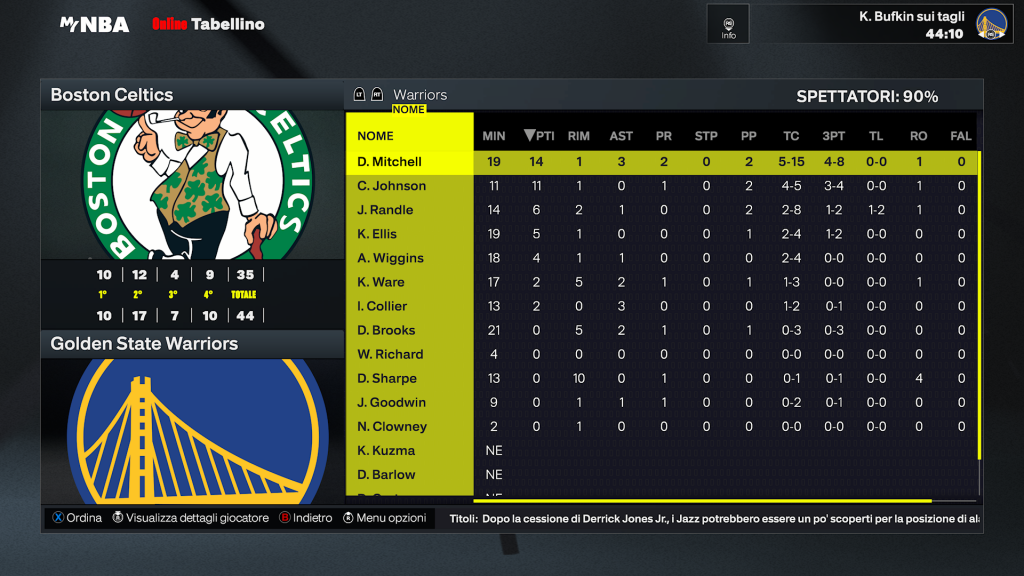
Task: Pick A. Wiggins in the box score
Action: click(x=390, y=258)
